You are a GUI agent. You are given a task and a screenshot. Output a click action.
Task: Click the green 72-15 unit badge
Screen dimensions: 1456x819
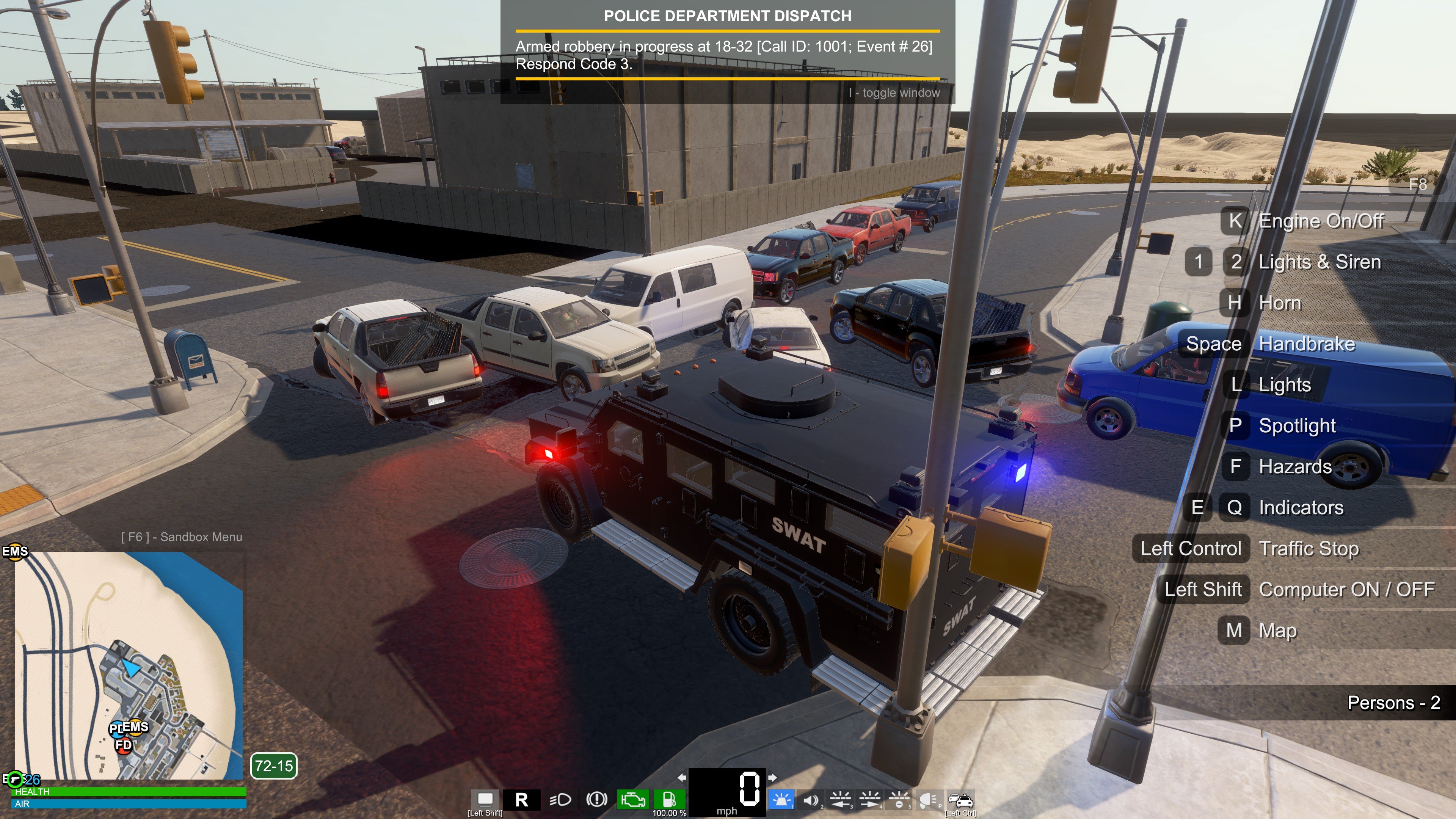point(273,766)
